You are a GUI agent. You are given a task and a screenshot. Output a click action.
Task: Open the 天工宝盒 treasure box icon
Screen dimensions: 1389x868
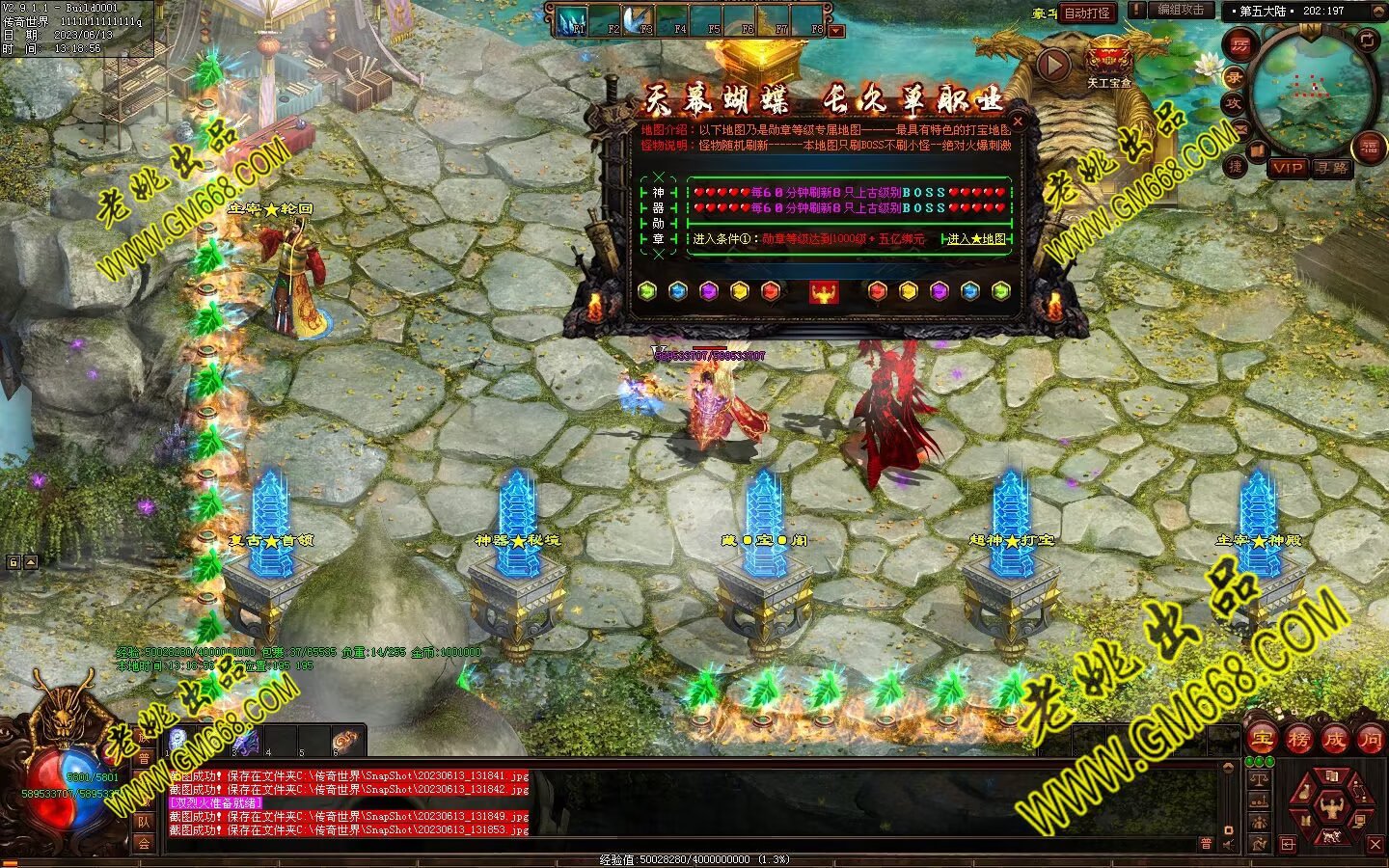pos(1109,60)
